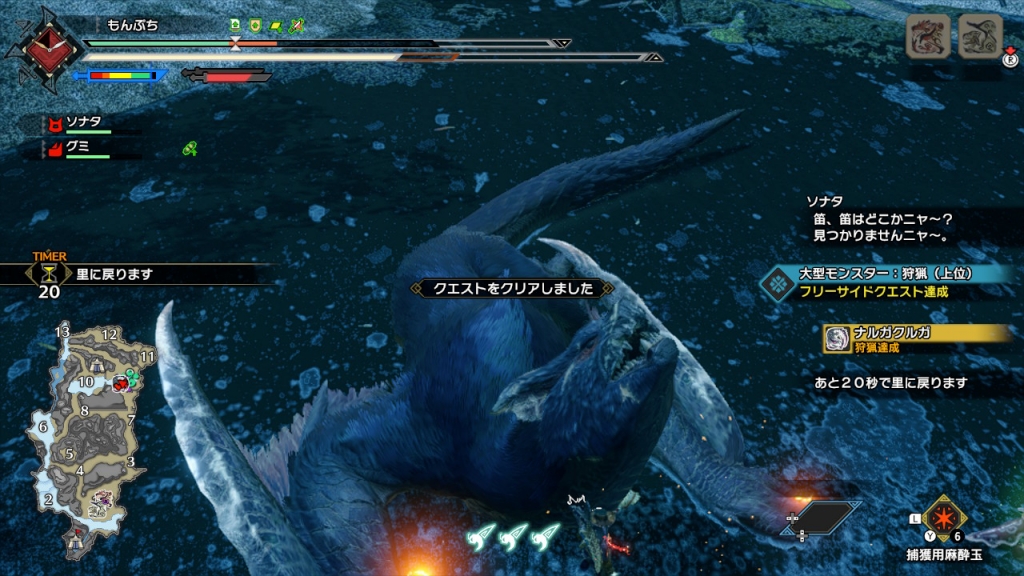Select the 捕獲用麻酔玉 item slot
Screen dimensions: 1024x576
(x=943, y=519)
